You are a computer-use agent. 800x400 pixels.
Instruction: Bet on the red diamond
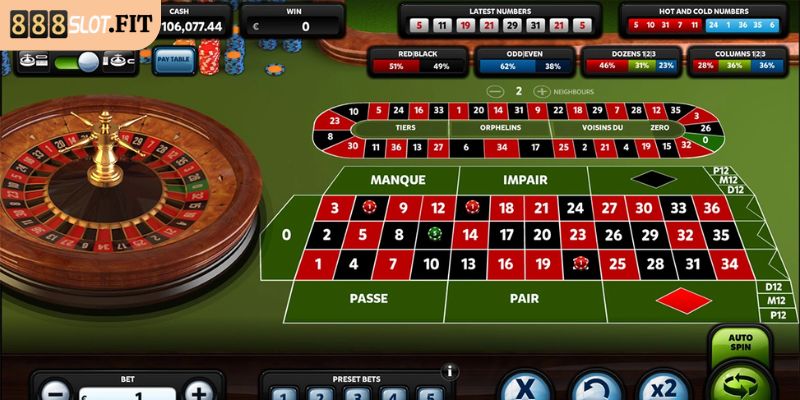tap(682, 299)
